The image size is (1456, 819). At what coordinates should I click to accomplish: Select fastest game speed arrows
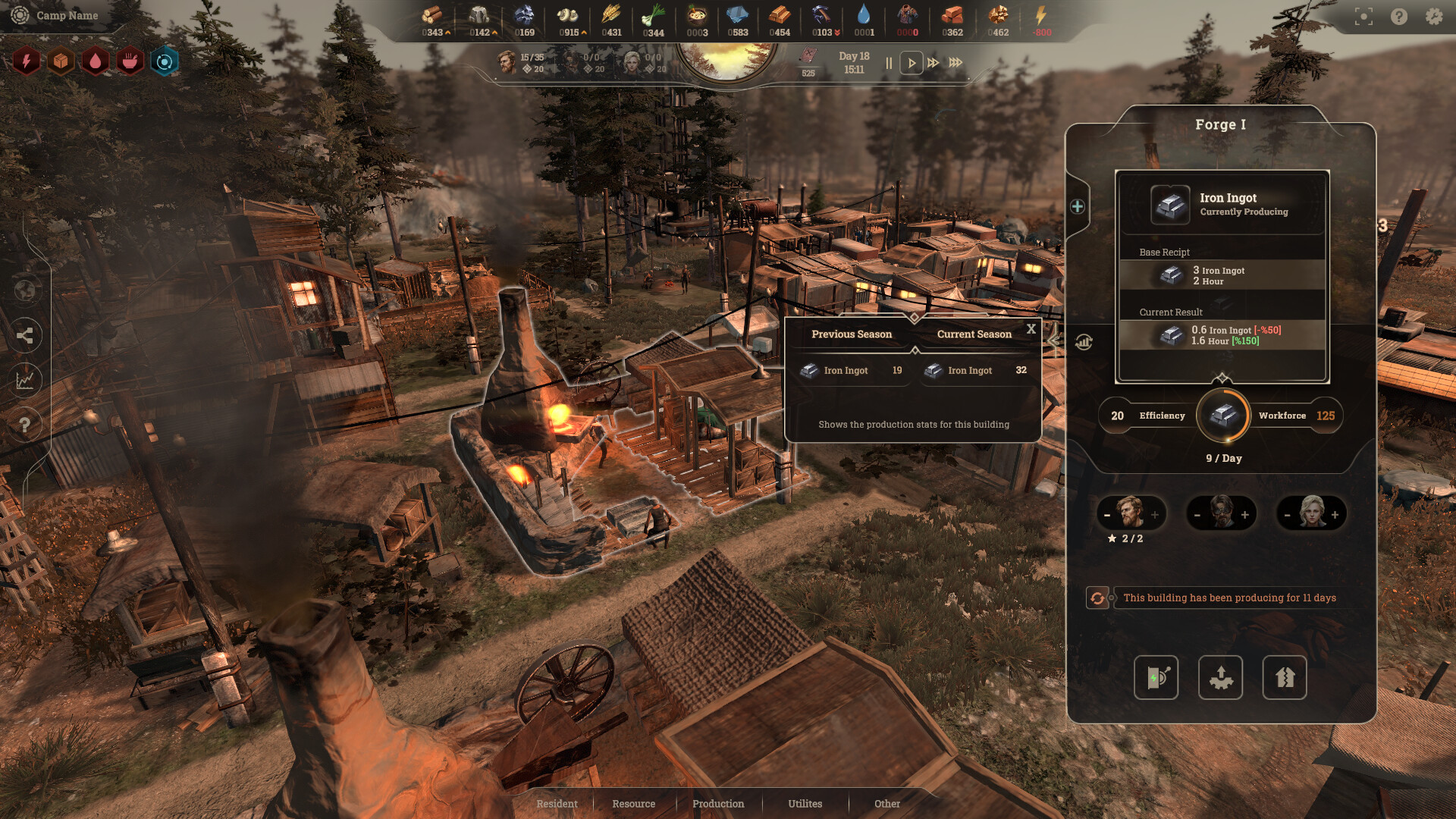point(955,63)
